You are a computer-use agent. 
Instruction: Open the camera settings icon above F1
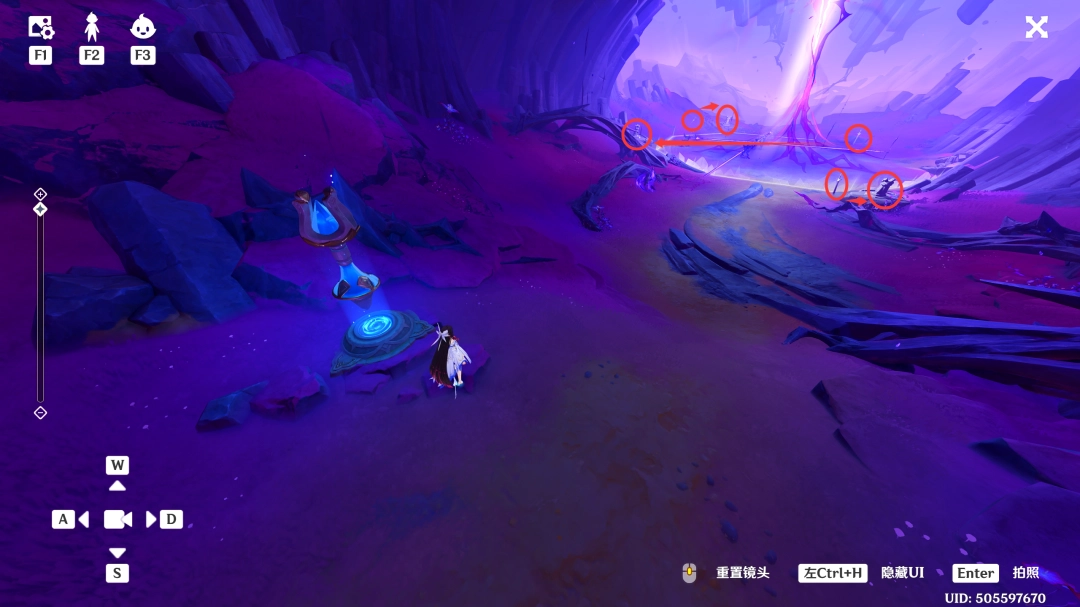[x=40, y=27]
